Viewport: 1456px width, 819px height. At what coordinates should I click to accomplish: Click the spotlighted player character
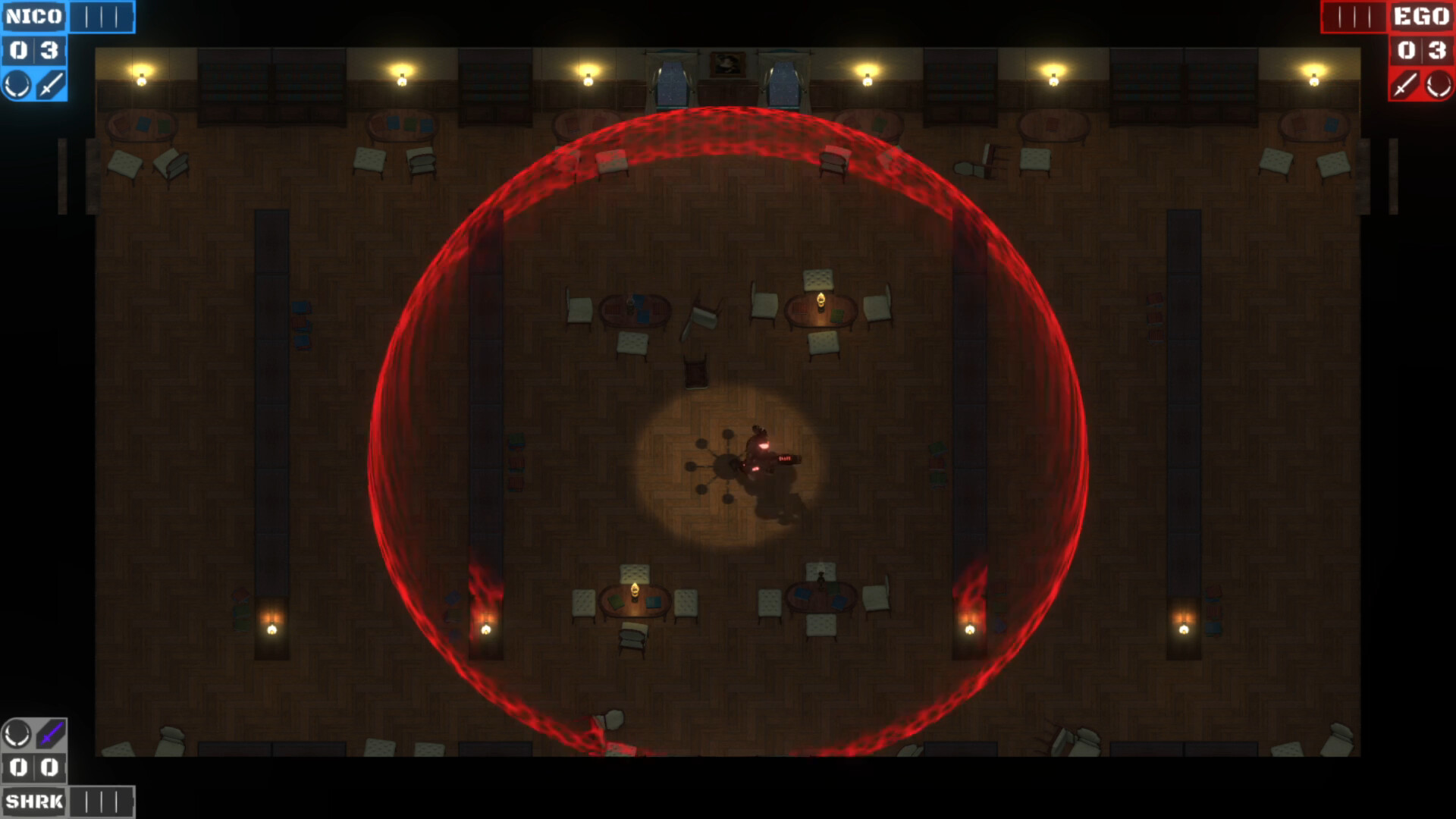pyautogui.click(x=762, y=453)
